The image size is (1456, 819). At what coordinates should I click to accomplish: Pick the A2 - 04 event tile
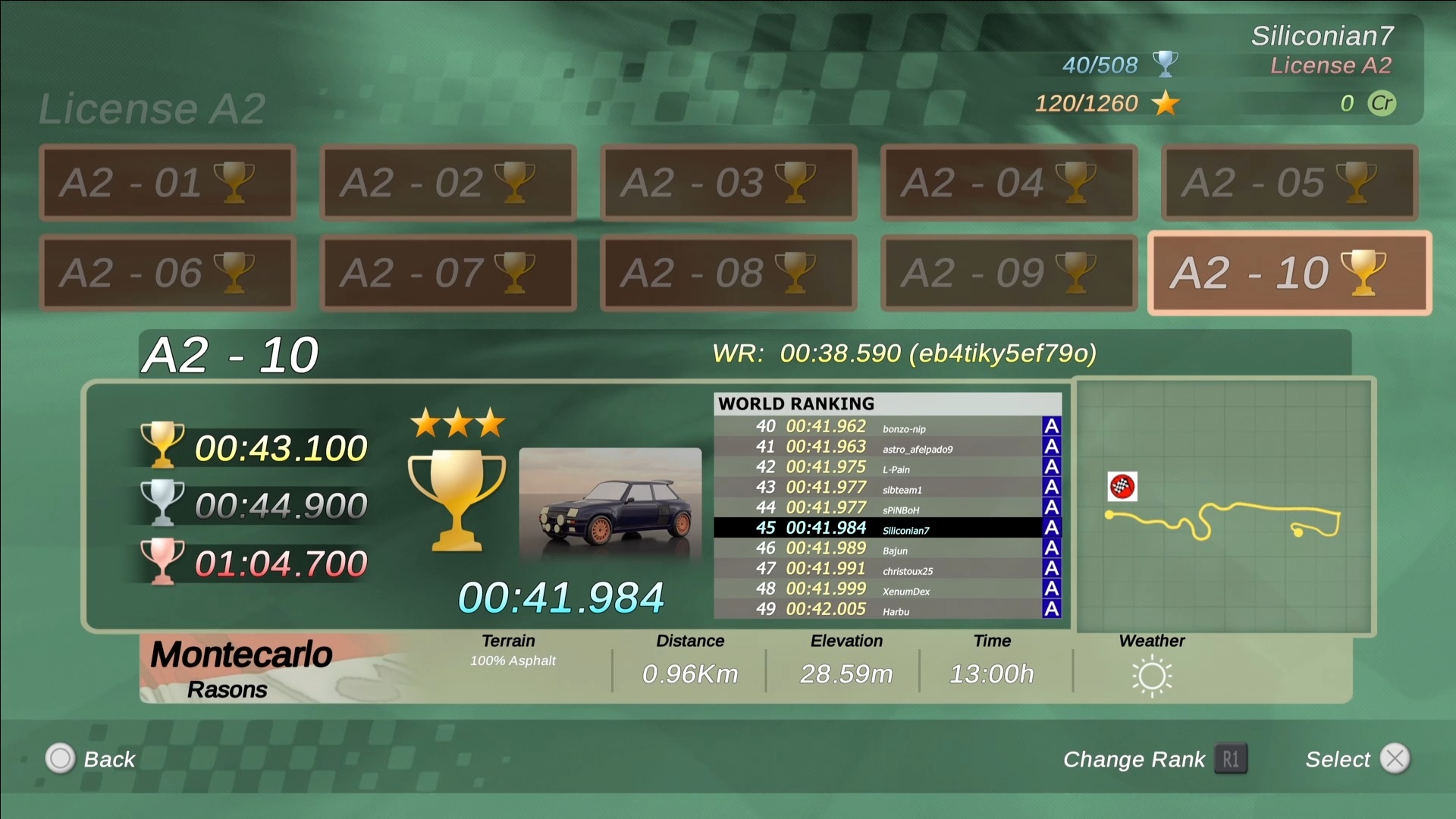coord(1009,183)
